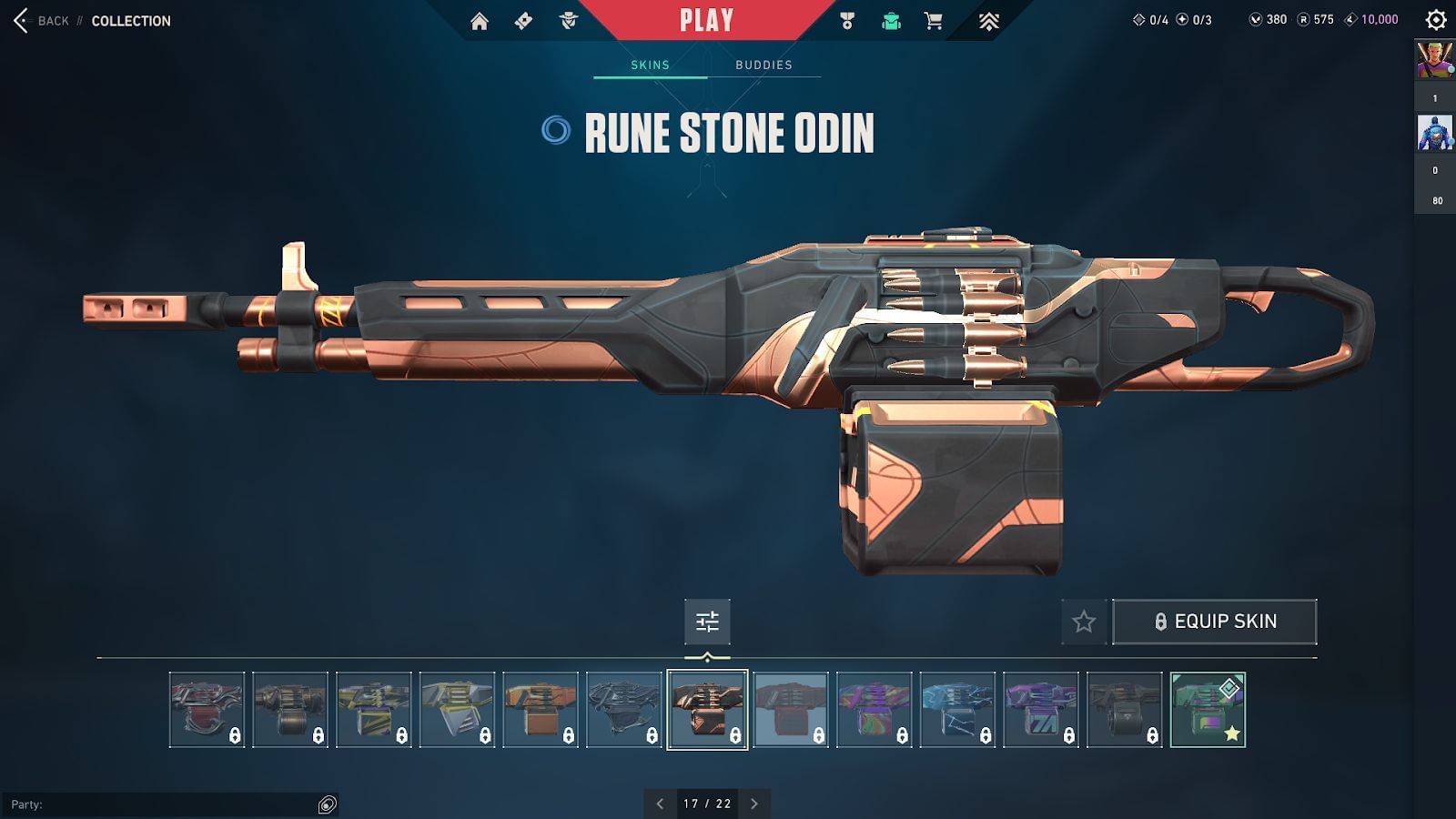Open the Agents icon in top navigation
The height and width of the screenshot is (819, 1456).
point(568,20)
